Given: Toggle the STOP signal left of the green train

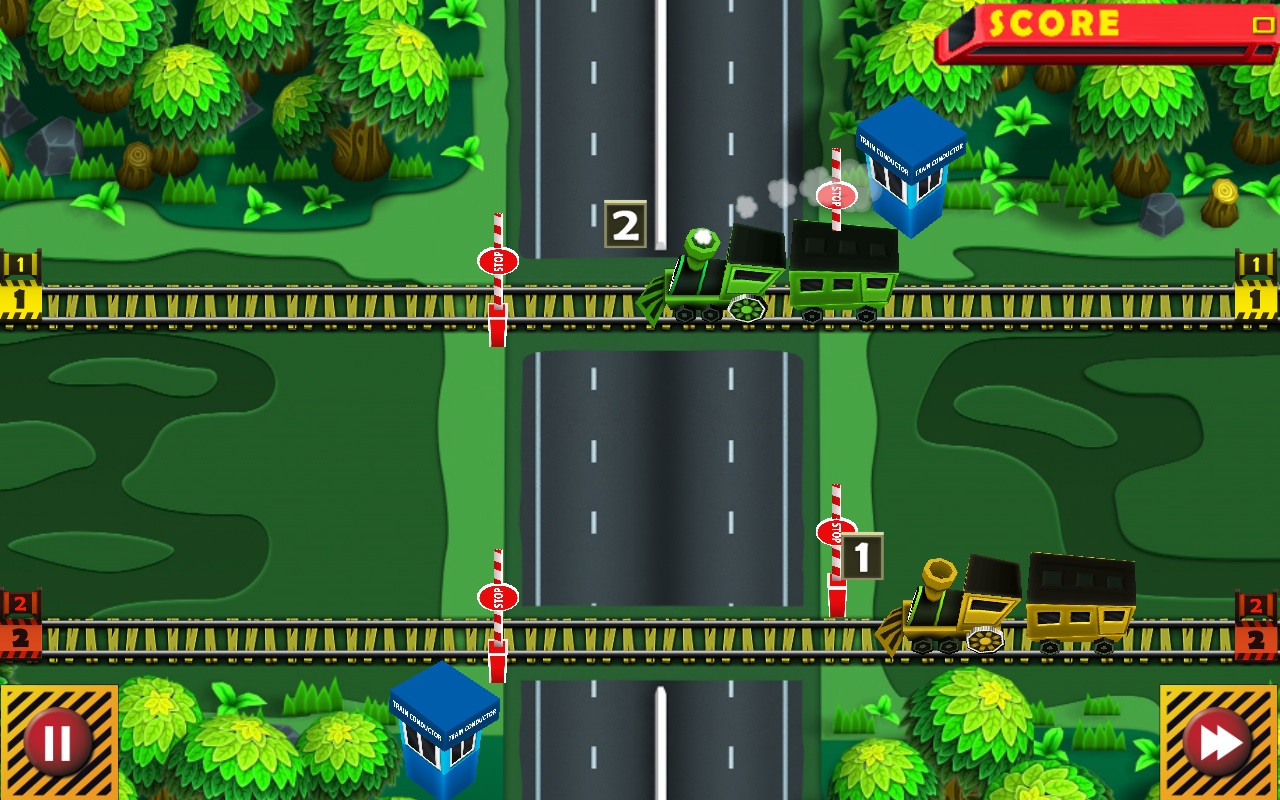Looking at the screenshot, I should (x=498, y=263).
